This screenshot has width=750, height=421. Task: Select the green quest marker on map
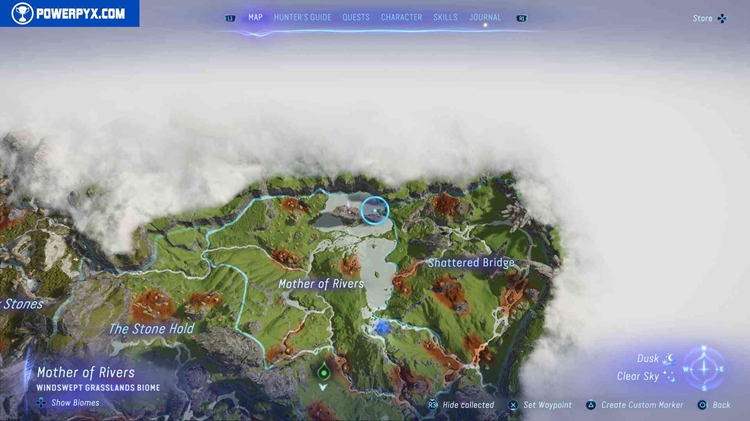[x=323, y=373]
